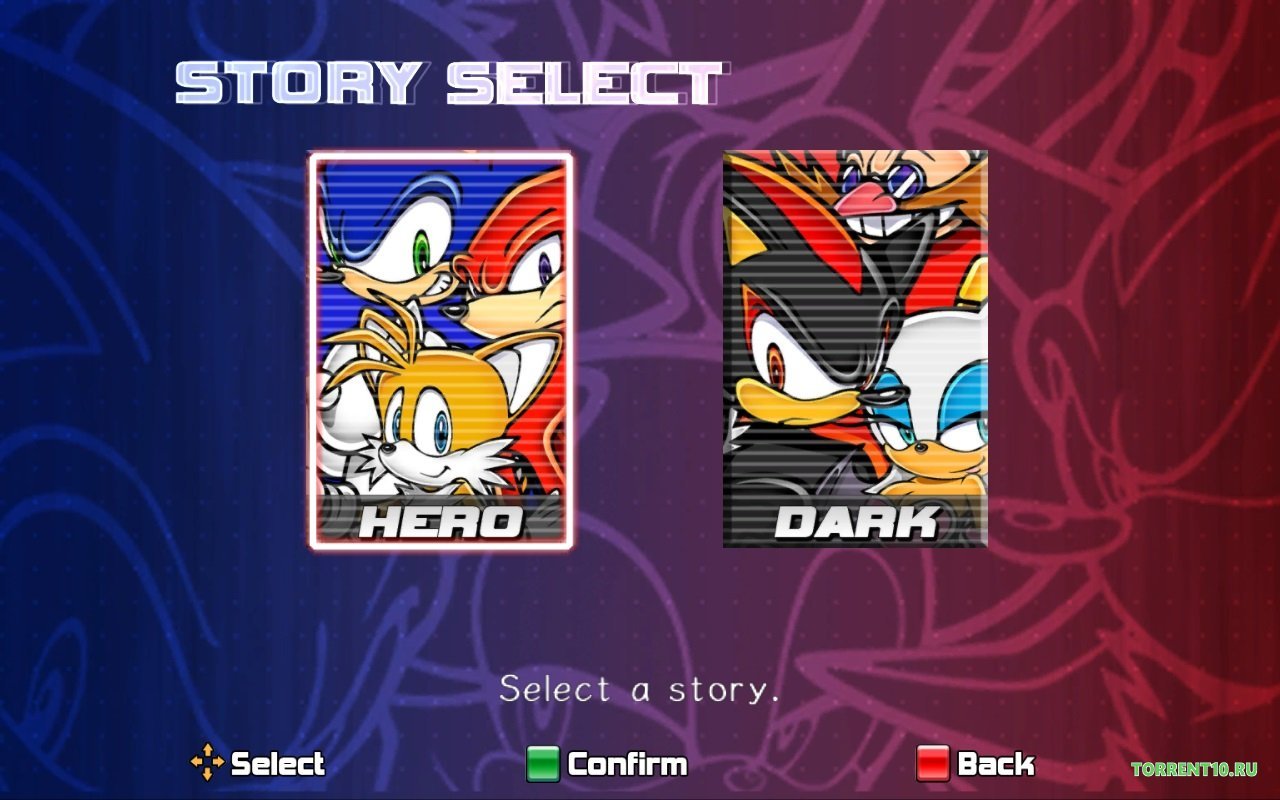This screenshot has height=800, width=1280.
Task: Click the DARK label text
Action: point(855,521)
